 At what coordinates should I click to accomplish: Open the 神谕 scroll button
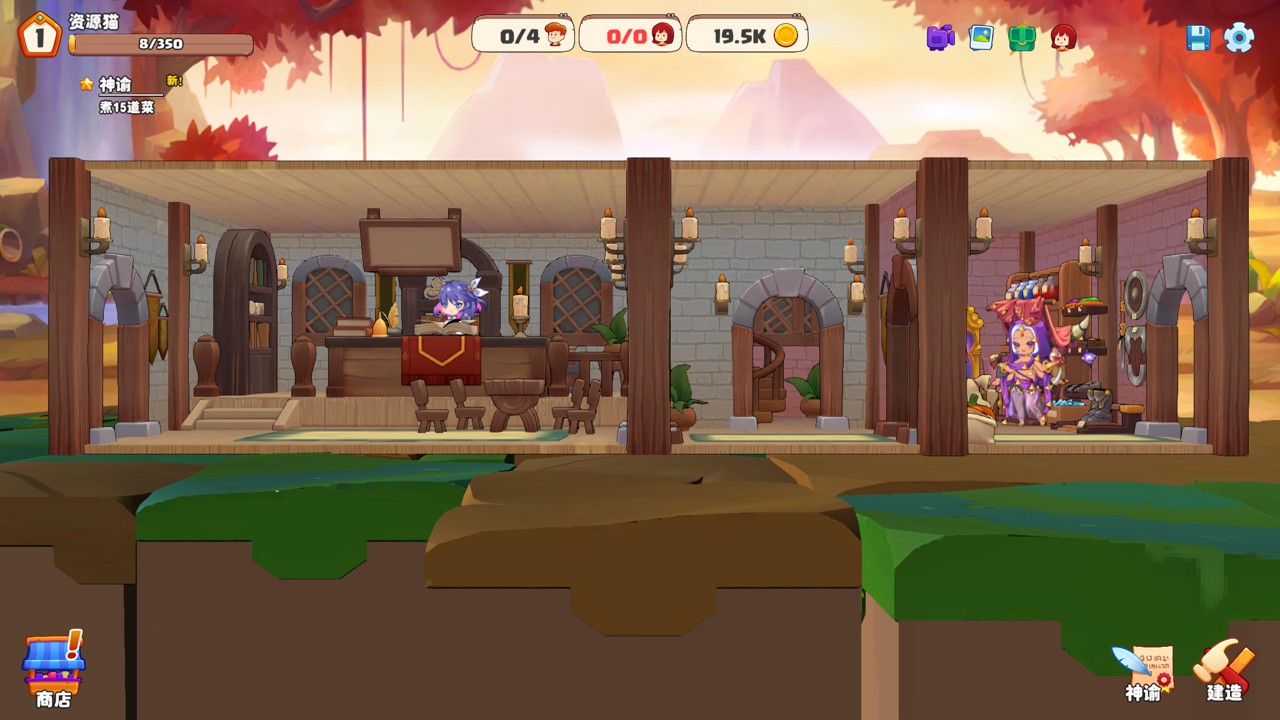tap(1143, 671)
